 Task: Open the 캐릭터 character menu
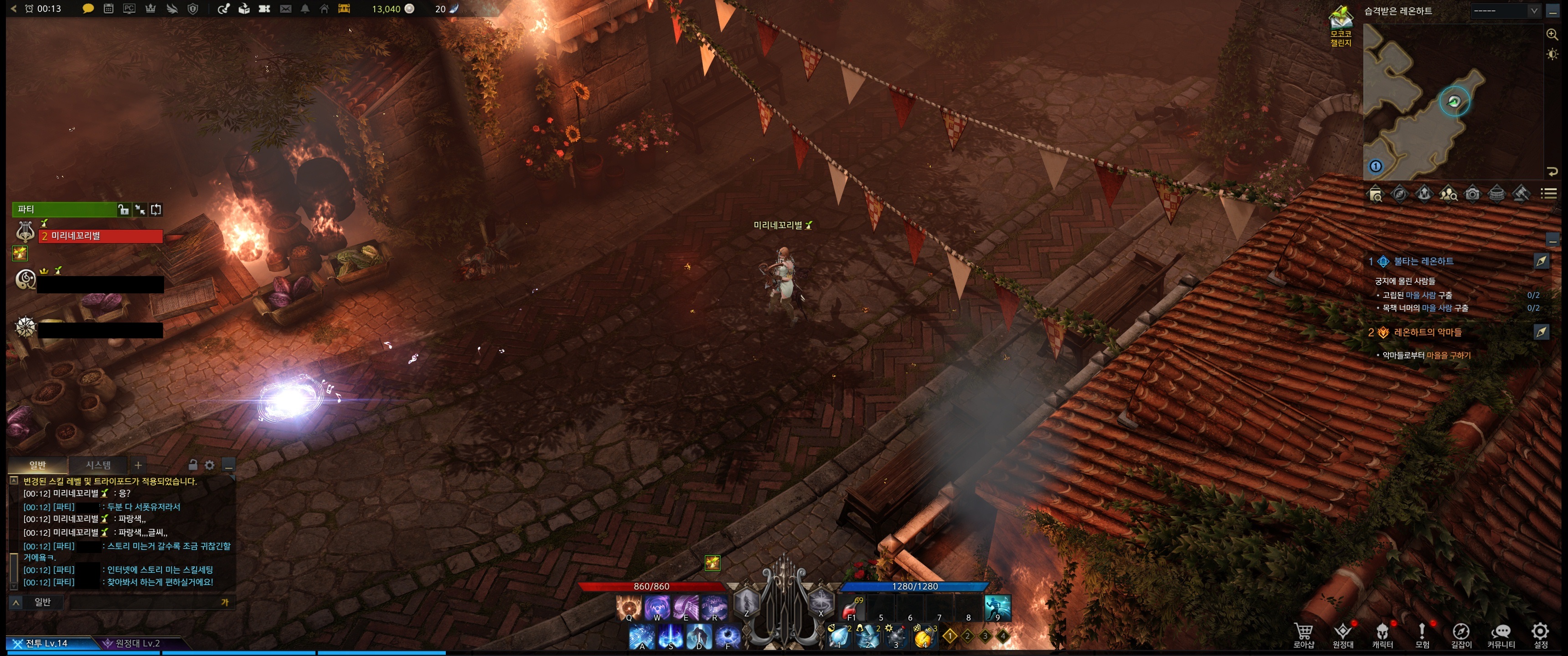(x=1382, y=635)
